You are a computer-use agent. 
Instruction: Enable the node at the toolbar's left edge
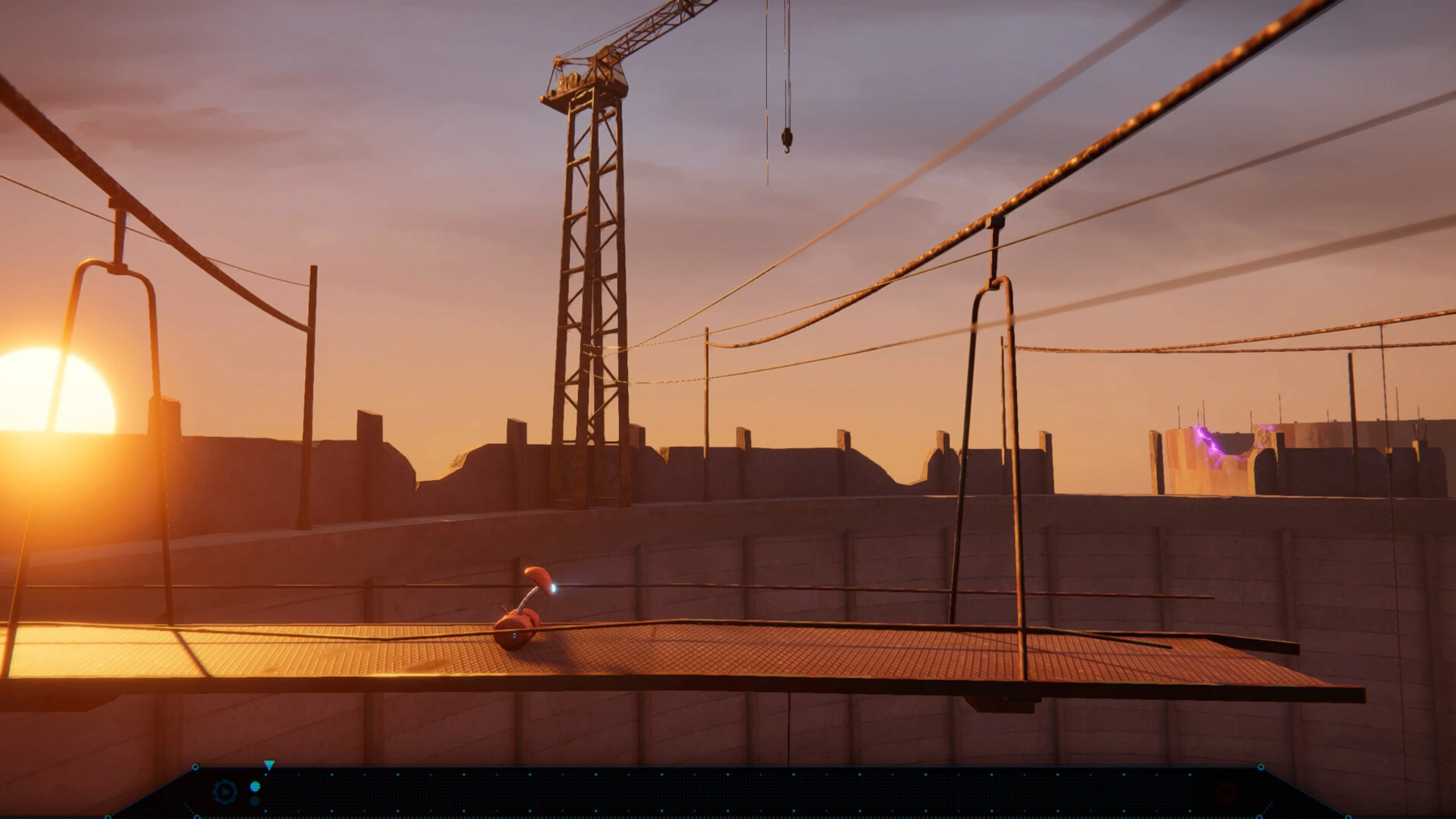click(x=196, y=766)
